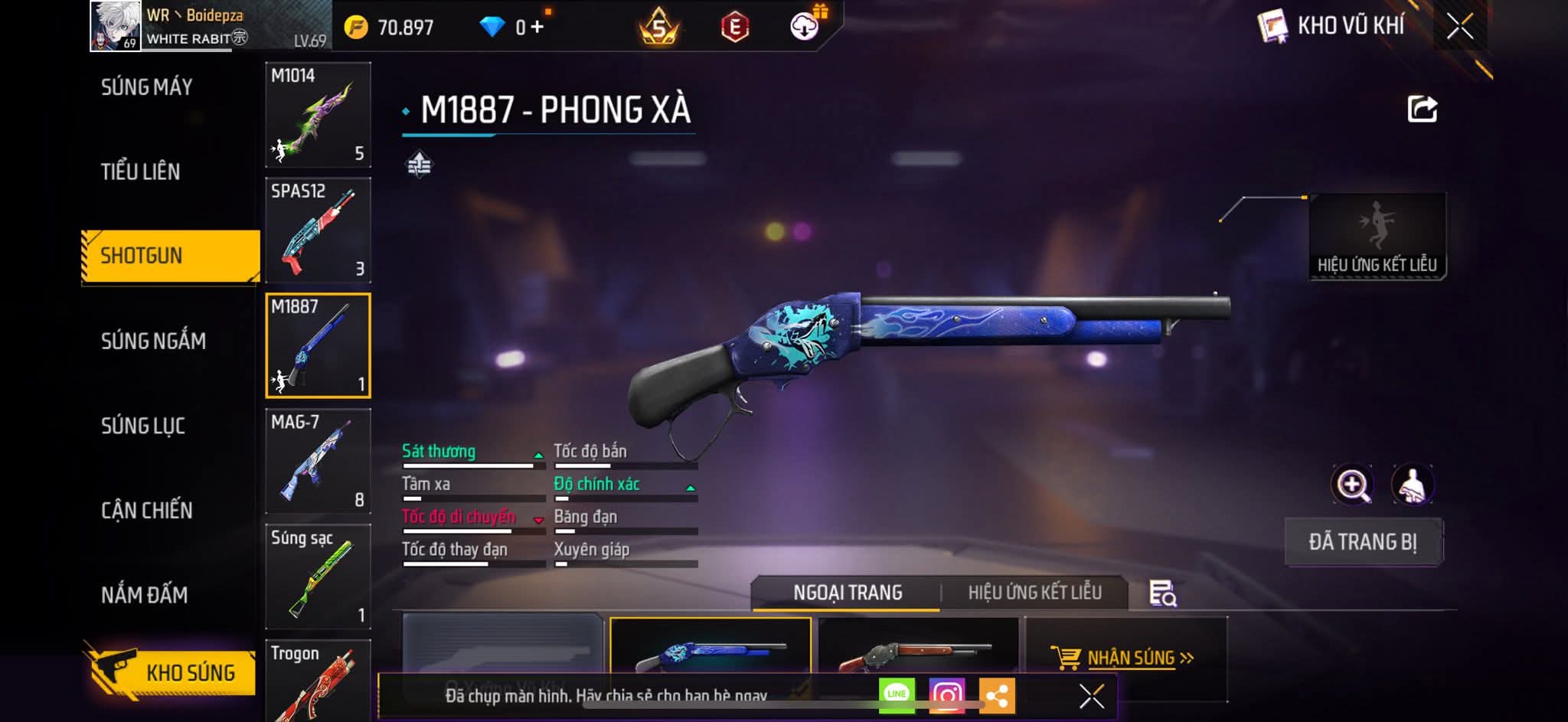Open the Cận Chiến category

[147, 510]
